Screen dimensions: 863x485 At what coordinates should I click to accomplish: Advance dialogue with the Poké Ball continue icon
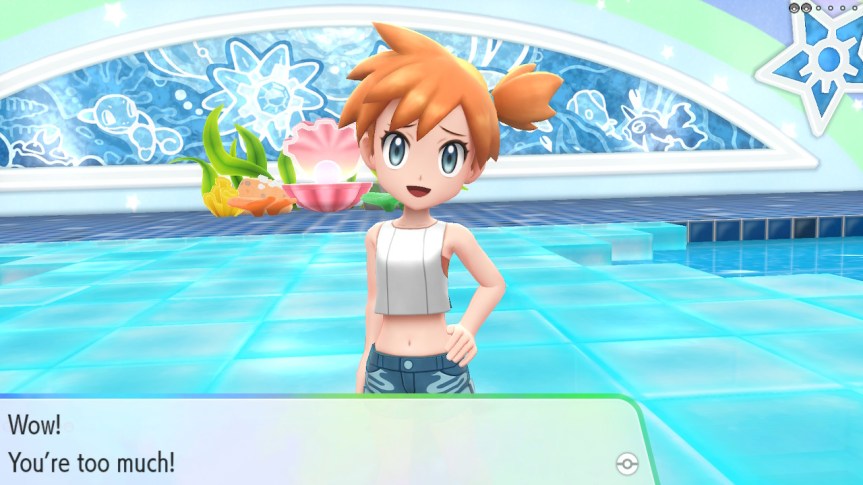point(627,462)
